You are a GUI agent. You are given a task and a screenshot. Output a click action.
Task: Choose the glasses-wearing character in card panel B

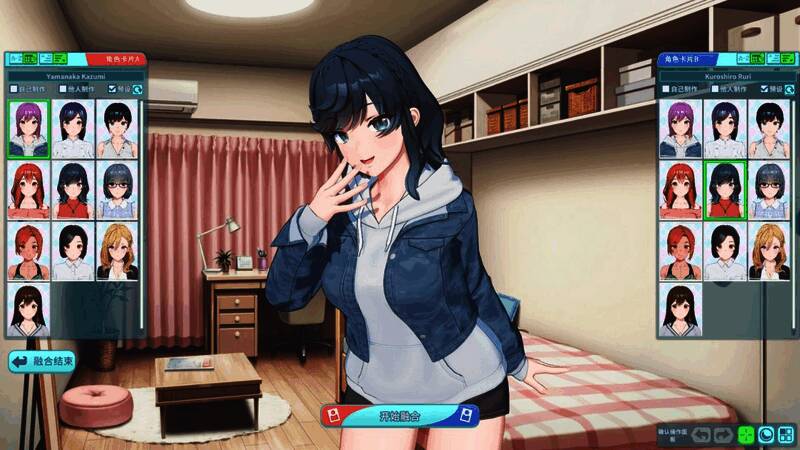(768, 190)
